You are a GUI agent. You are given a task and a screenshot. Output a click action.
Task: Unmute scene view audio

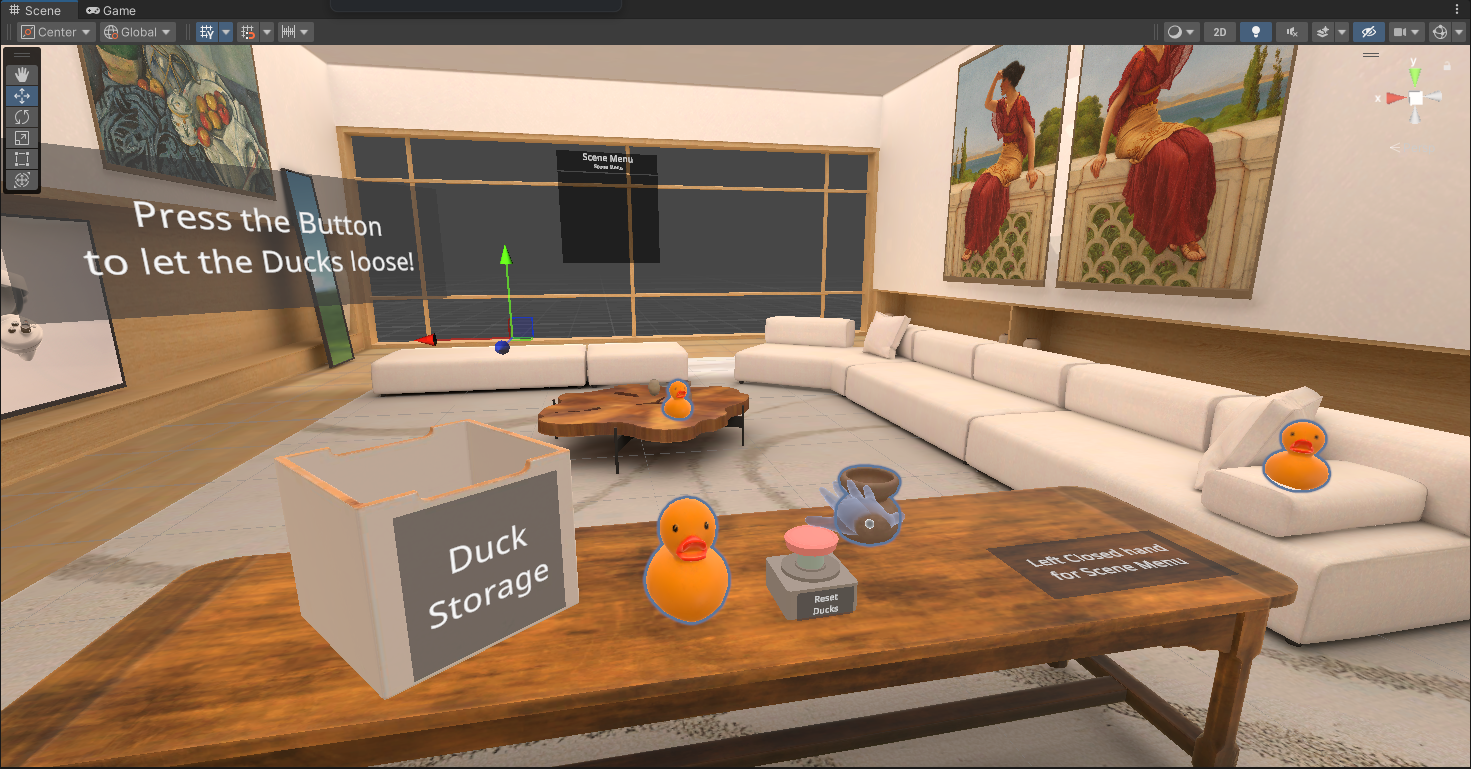[1290, 31]
